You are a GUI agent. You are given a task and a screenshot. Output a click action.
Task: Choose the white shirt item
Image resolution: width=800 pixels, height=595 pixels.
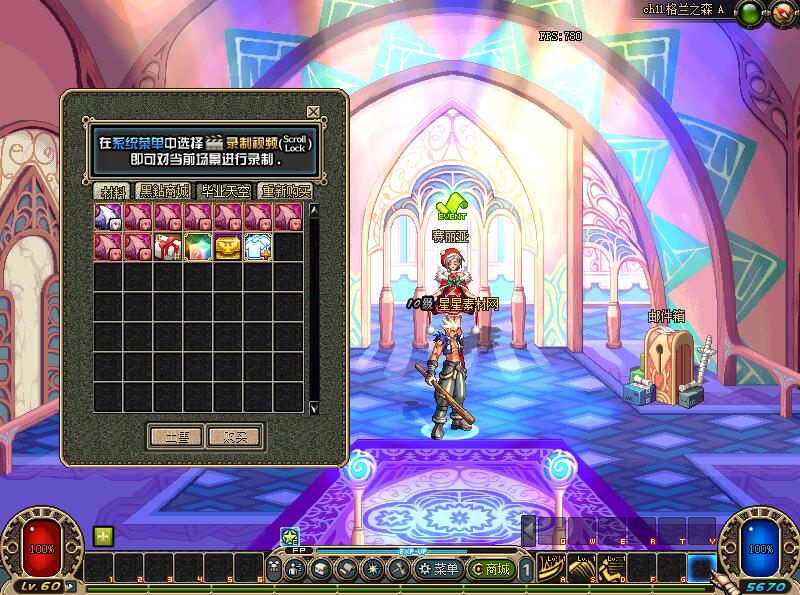pos(258,247)
